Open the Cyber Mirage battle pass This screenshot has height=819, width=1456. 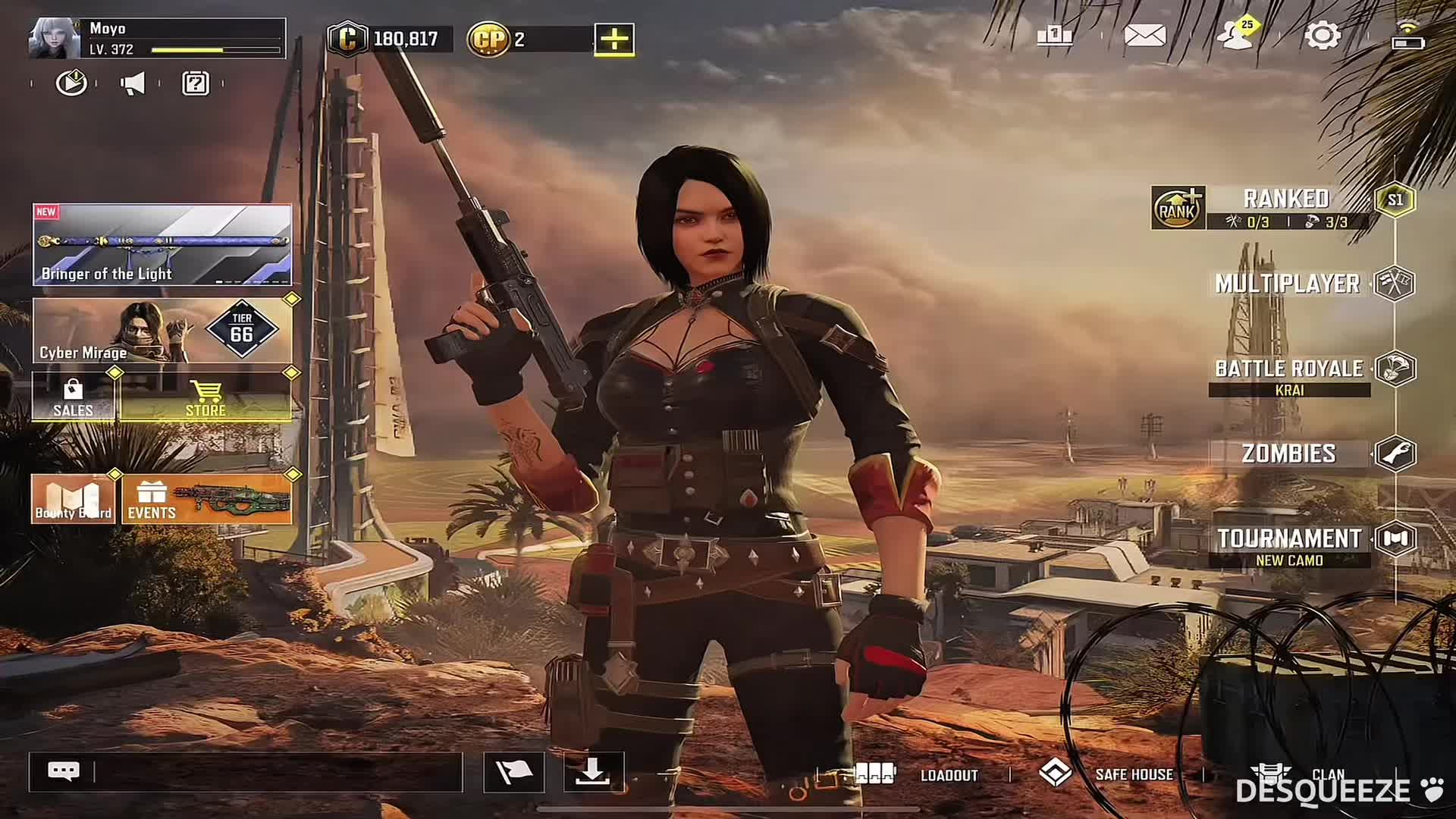[x=162, y=331]
